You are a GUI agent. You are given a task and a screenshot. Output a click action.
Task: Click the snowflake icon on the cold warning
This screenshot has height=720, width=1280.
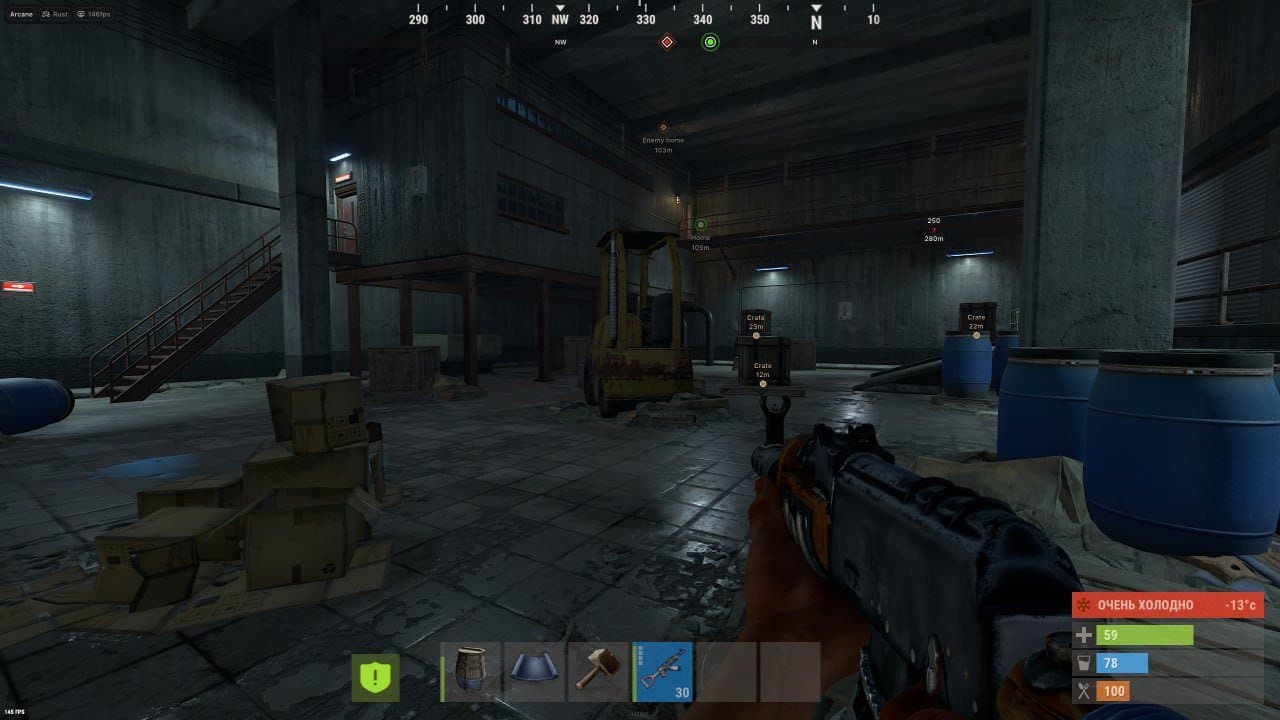pyautogui.click(x=1085, y=604)
